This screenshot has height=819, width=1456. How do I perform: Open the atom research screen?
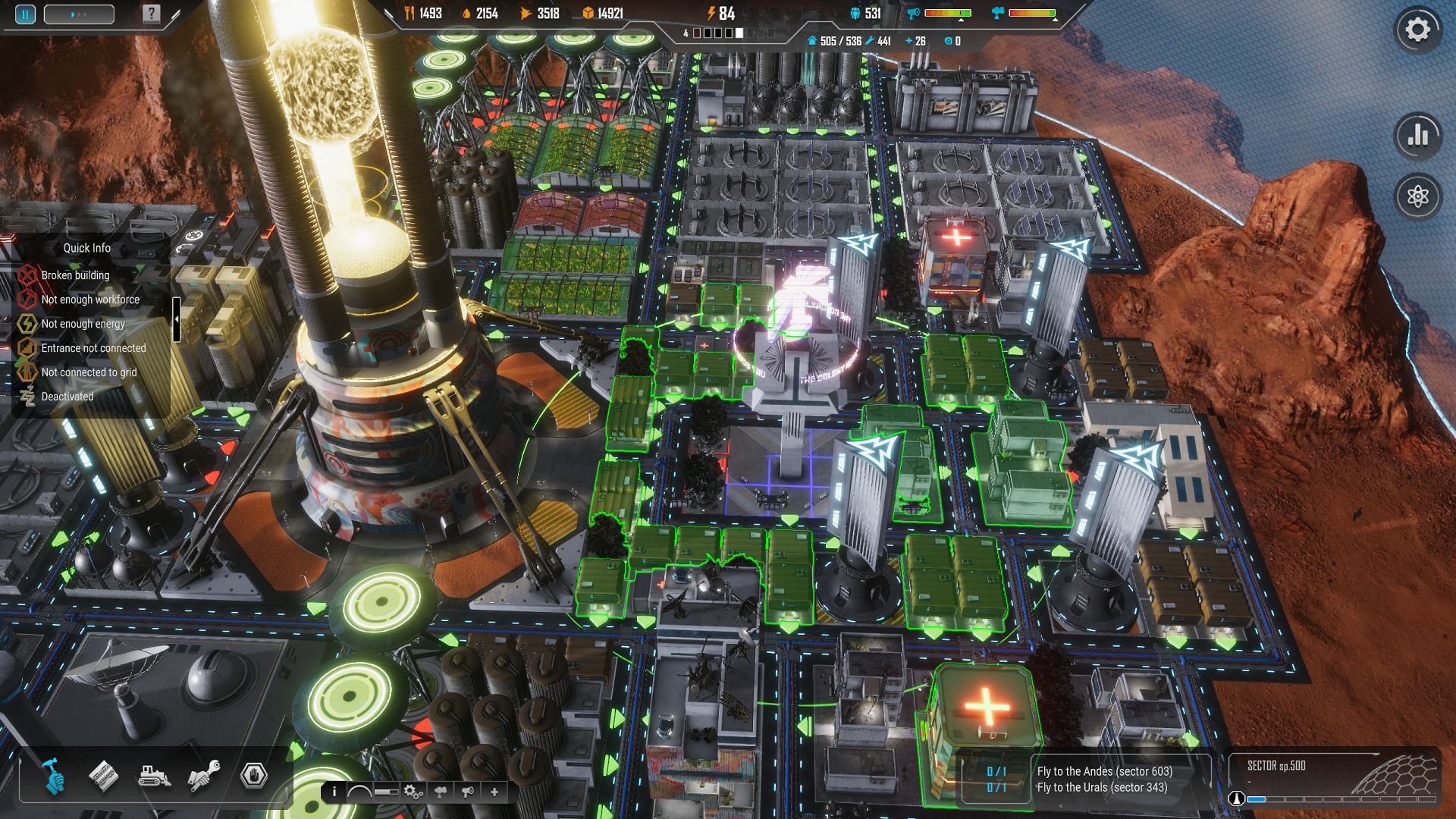pyautogui.click(x=1417, y=196)
